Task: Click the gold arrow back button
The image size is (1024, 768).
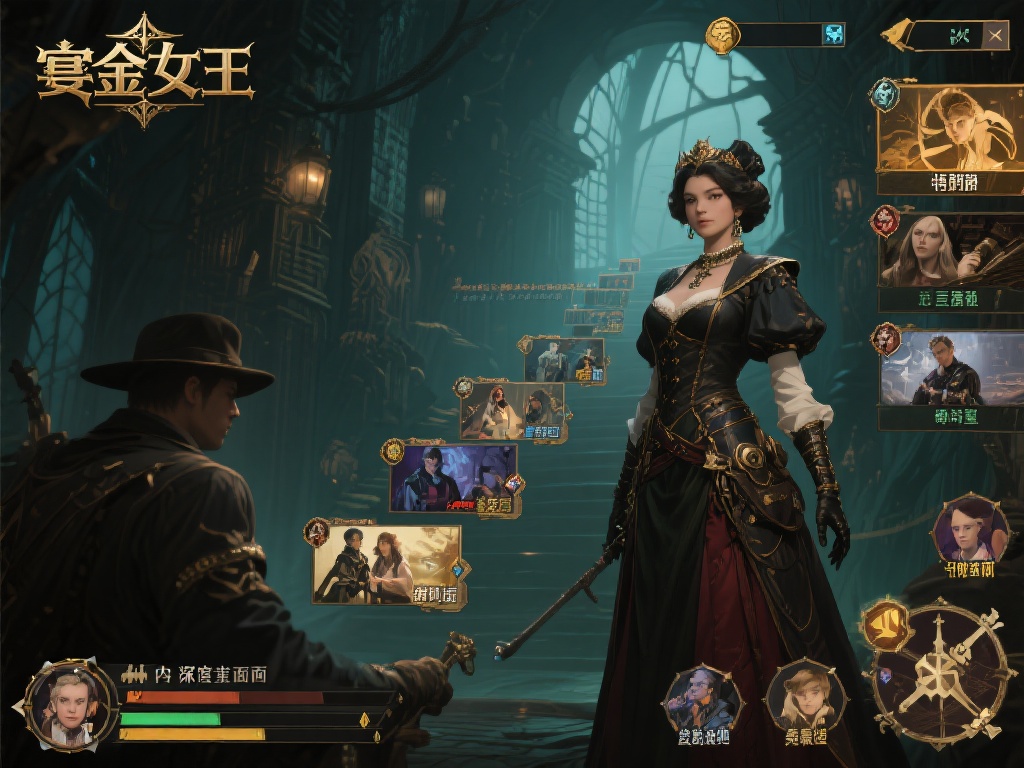Action: click(892, 36)
